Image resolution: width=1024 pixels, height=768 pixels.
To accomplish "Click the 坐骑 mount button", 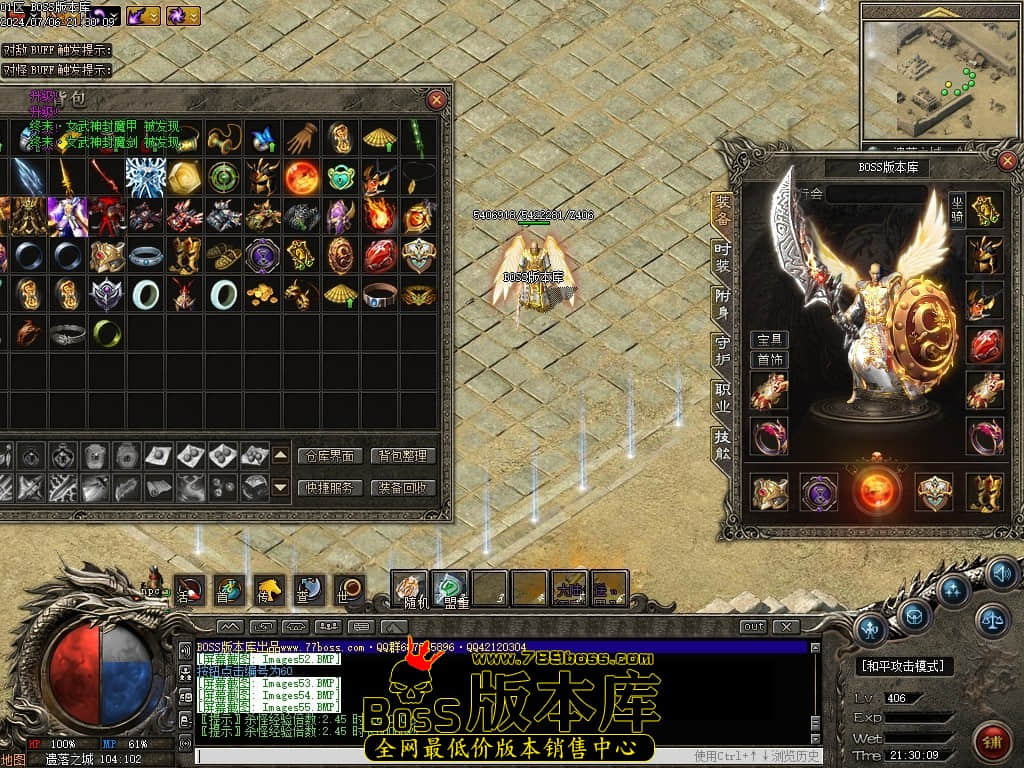I will [958, 209].
